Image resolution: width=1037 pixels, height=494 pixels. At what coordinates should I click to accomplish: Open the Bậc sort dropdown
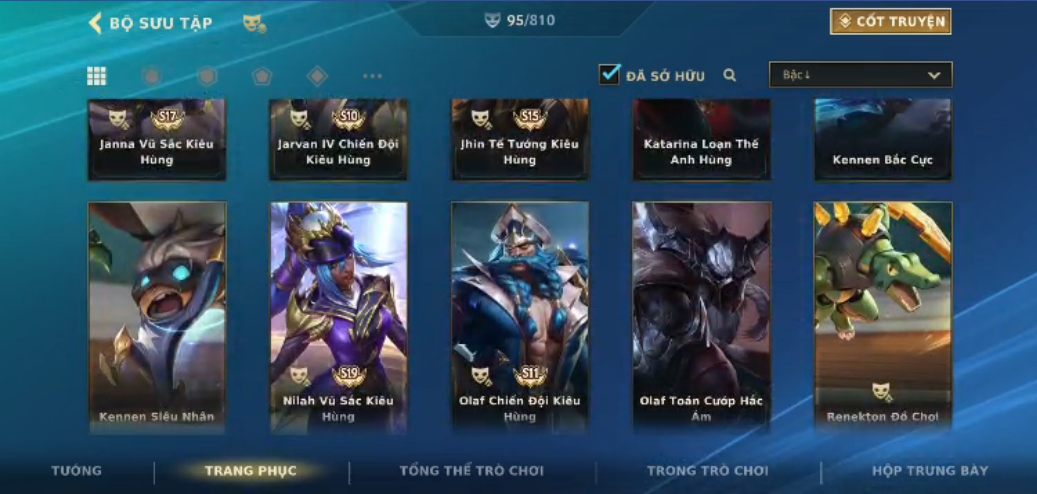(x=860, y=75)
